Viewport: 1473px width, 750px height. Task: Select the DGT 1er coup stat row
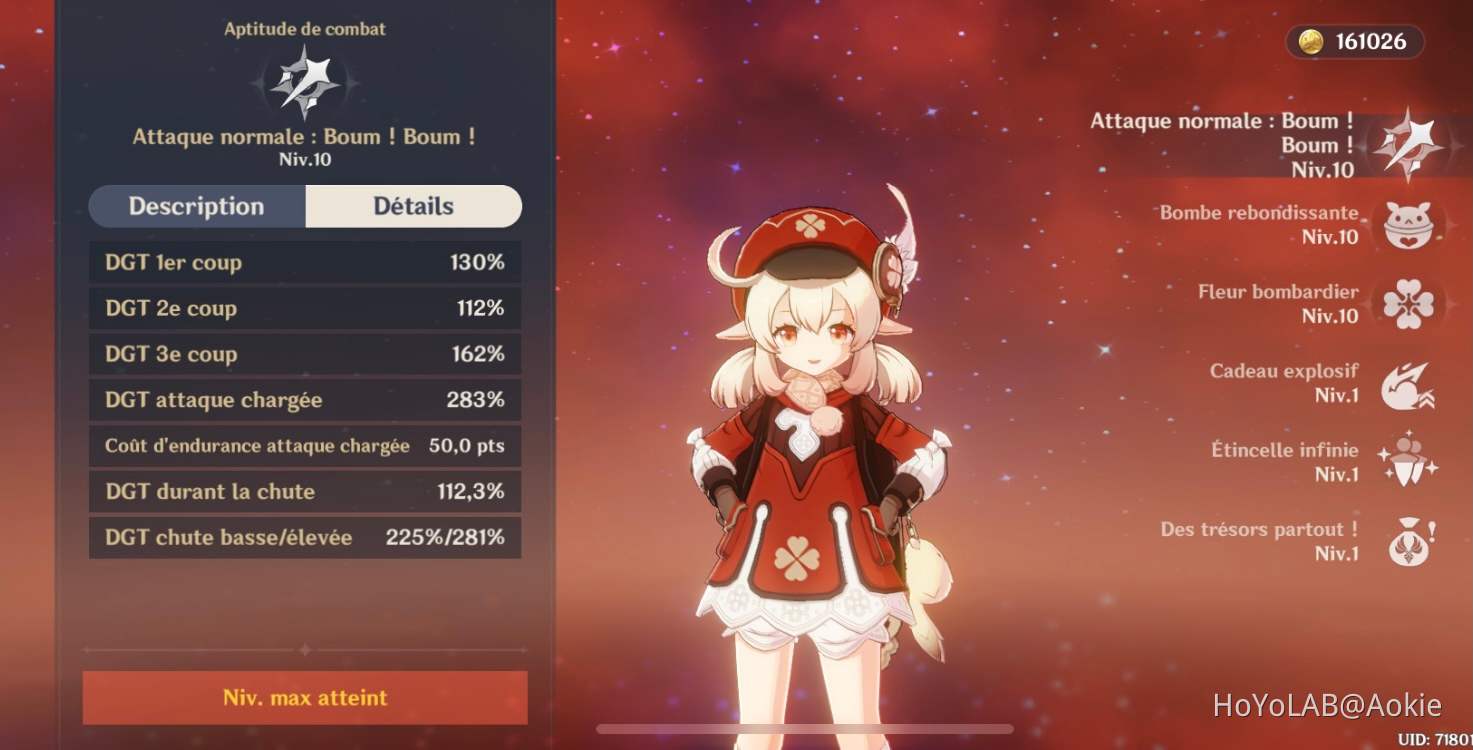tap(305, 262)
